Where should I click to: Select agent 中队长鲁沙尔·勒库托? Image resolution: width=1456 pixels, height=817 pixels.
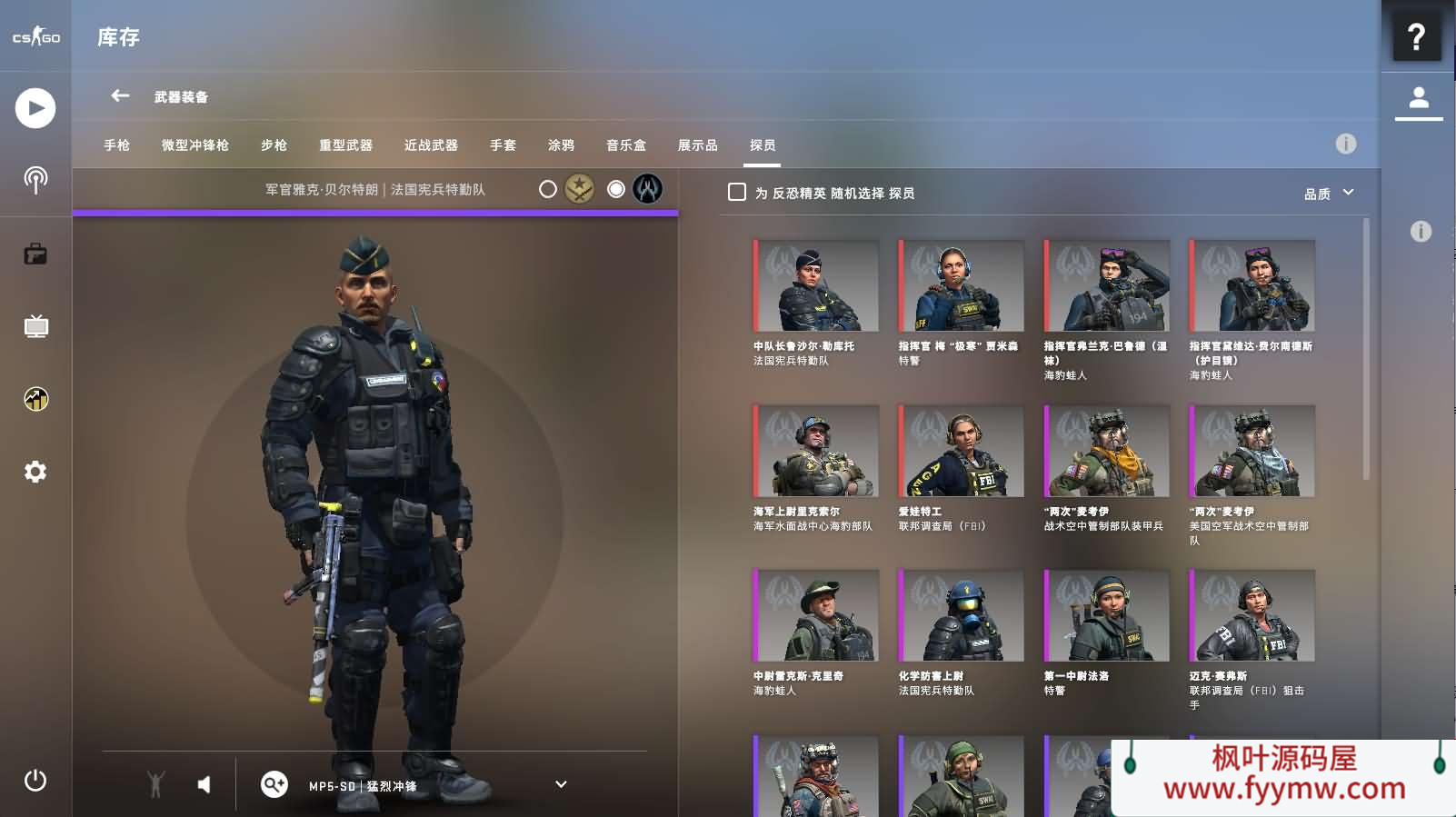tap(816, 286)
